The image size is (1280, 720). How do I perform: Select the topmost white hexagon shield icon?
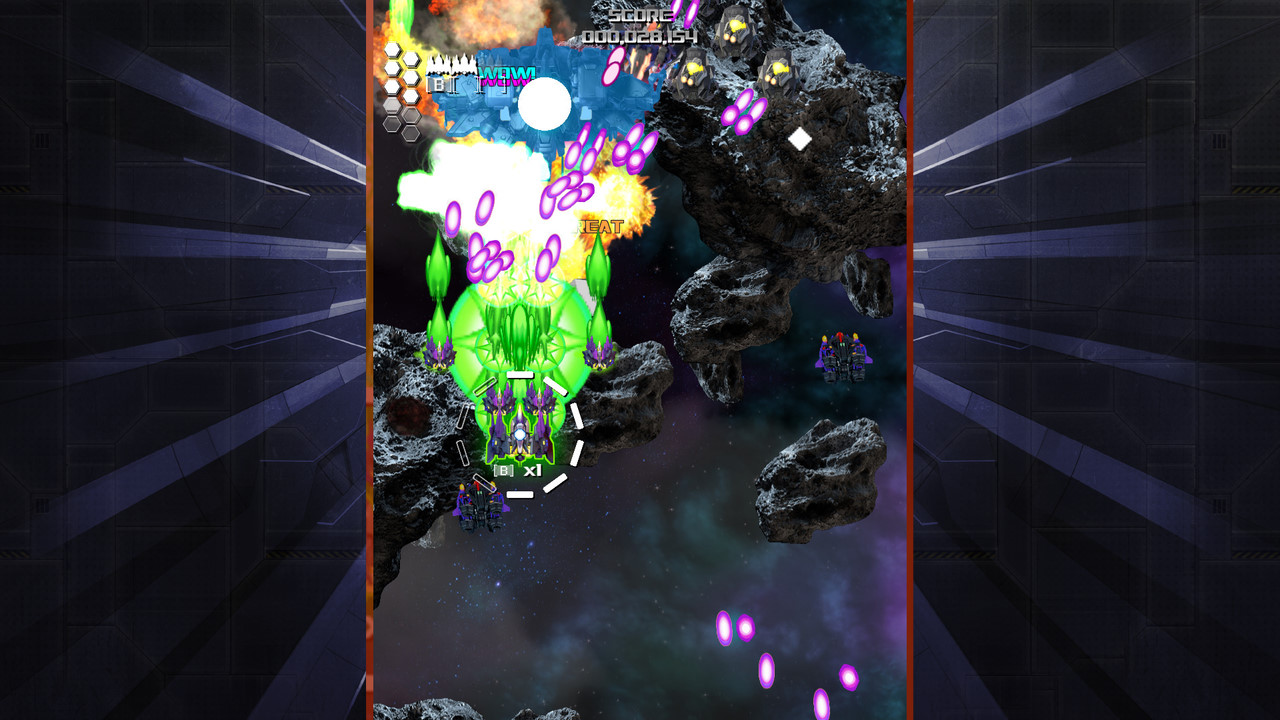392,48
